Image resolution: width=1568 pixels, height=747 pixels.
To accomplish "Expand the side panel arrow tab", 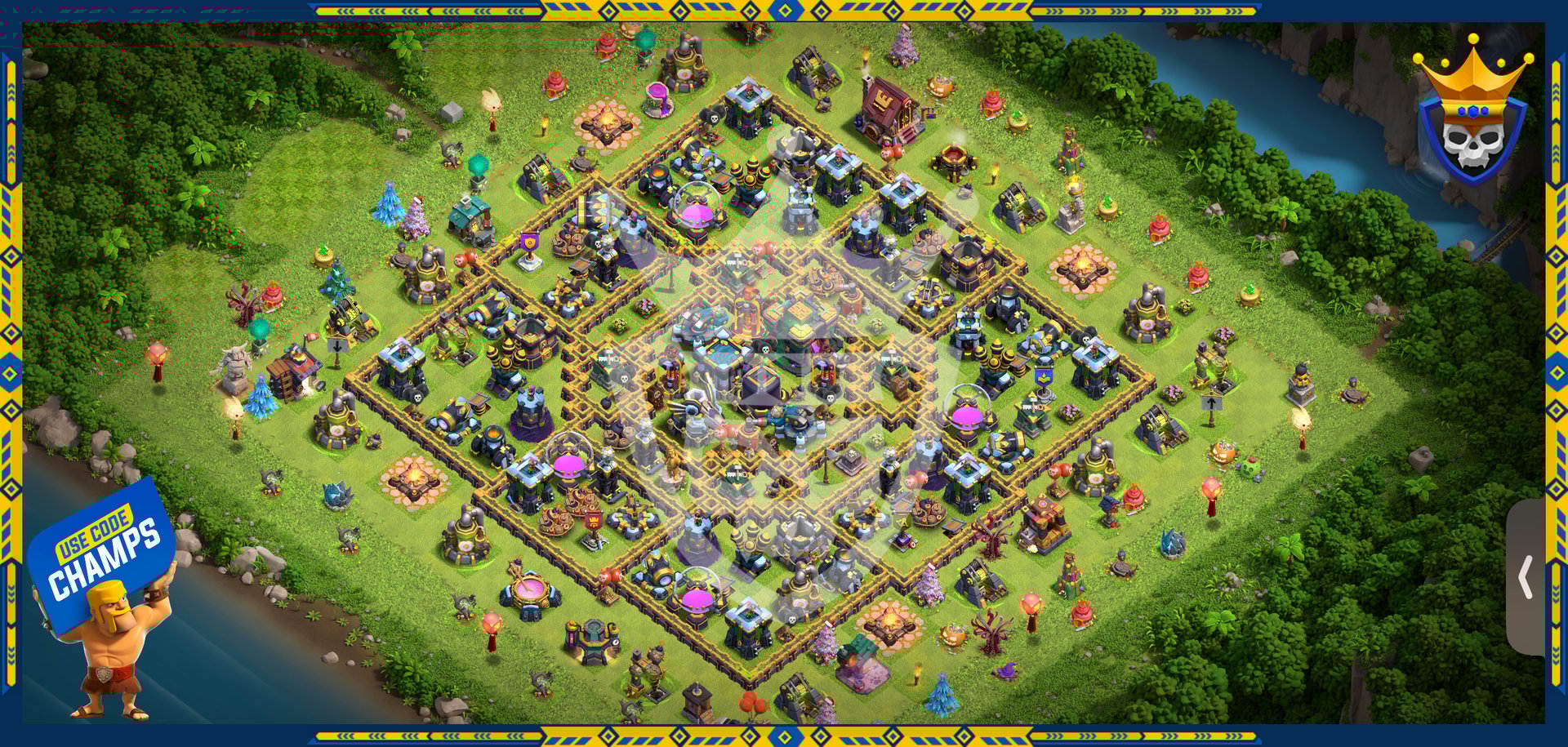I will coord(1525,577).
